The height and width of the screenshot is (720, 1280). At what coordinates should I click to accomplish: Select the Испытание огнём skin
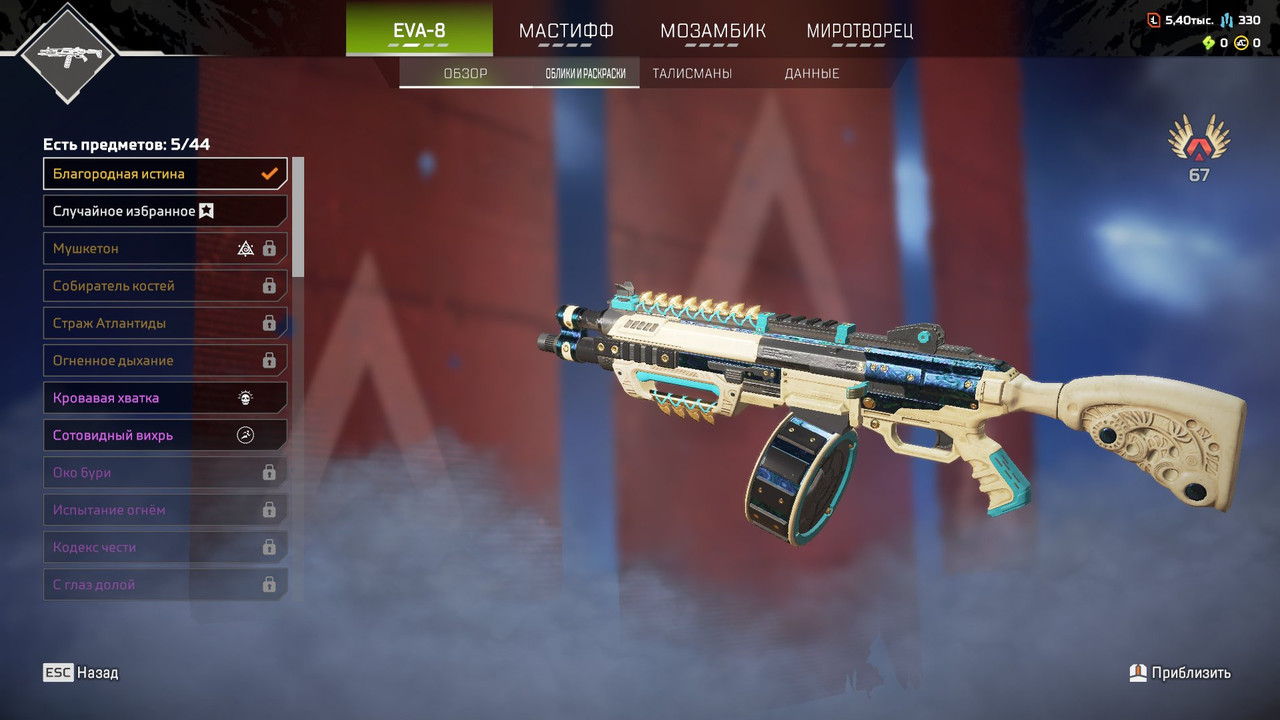(165, 510)
